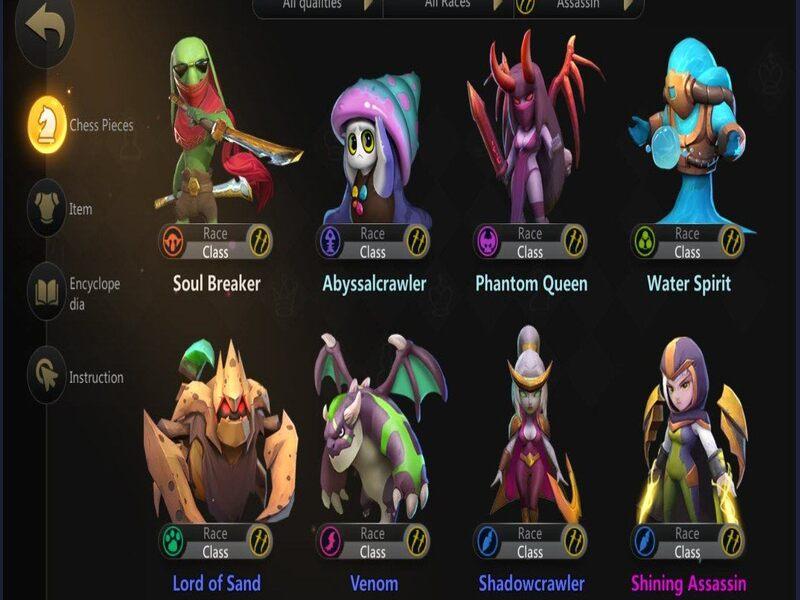Open the Assassin class filter dropdown
The height and width of the screenshot is (600, 800).
[578, 6]
